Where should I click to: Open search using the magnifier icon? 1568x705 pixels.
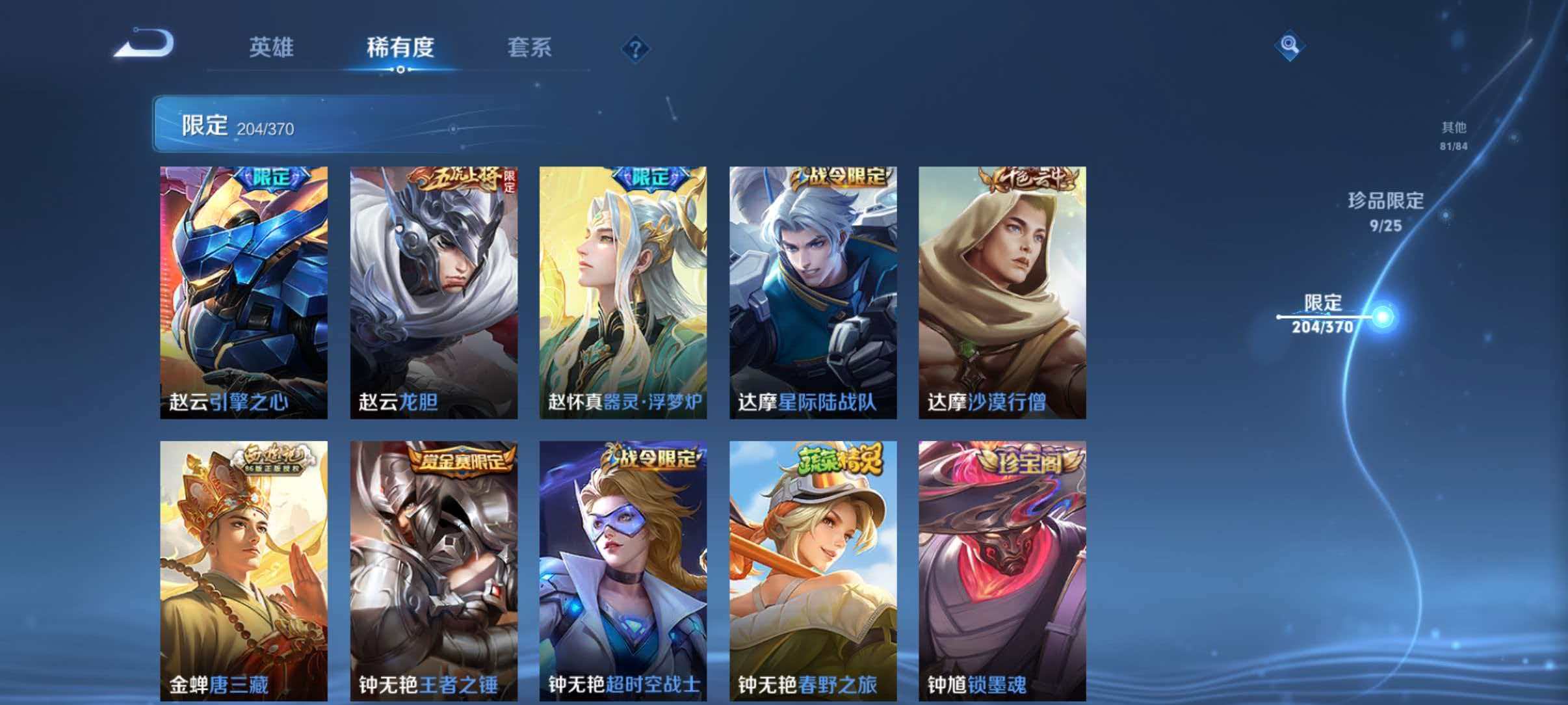tap(1289, 44)
